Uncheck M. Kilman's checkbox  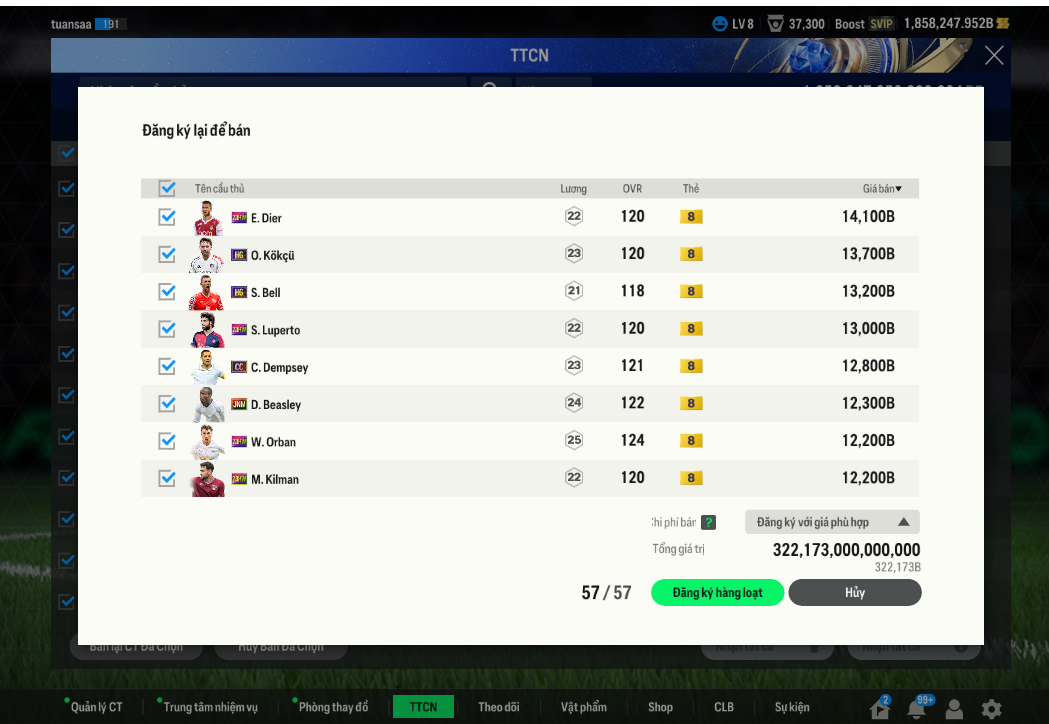167,478
